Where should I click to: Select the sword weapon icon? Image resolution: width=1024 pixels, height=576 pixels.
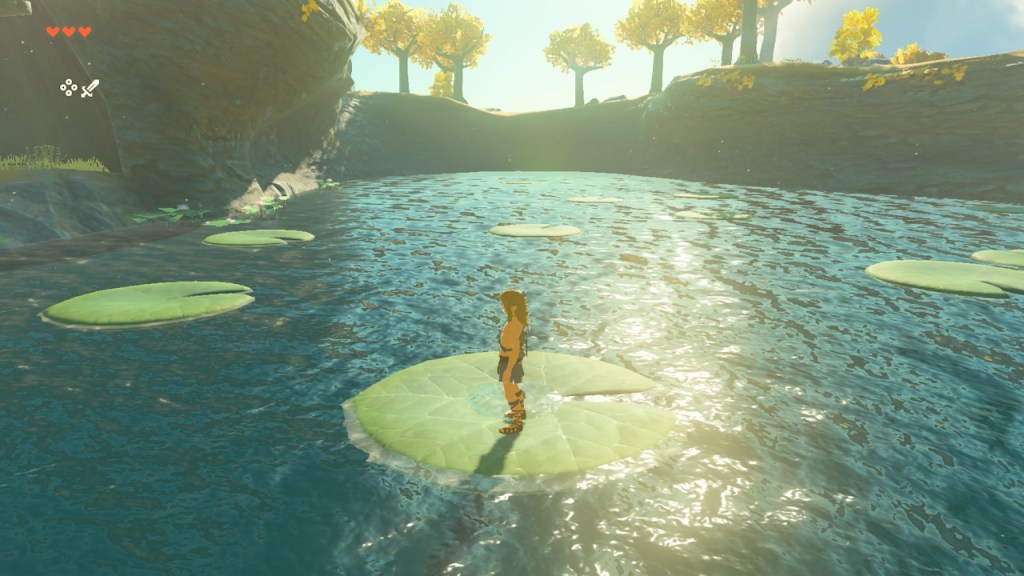[x=90, y=88]
